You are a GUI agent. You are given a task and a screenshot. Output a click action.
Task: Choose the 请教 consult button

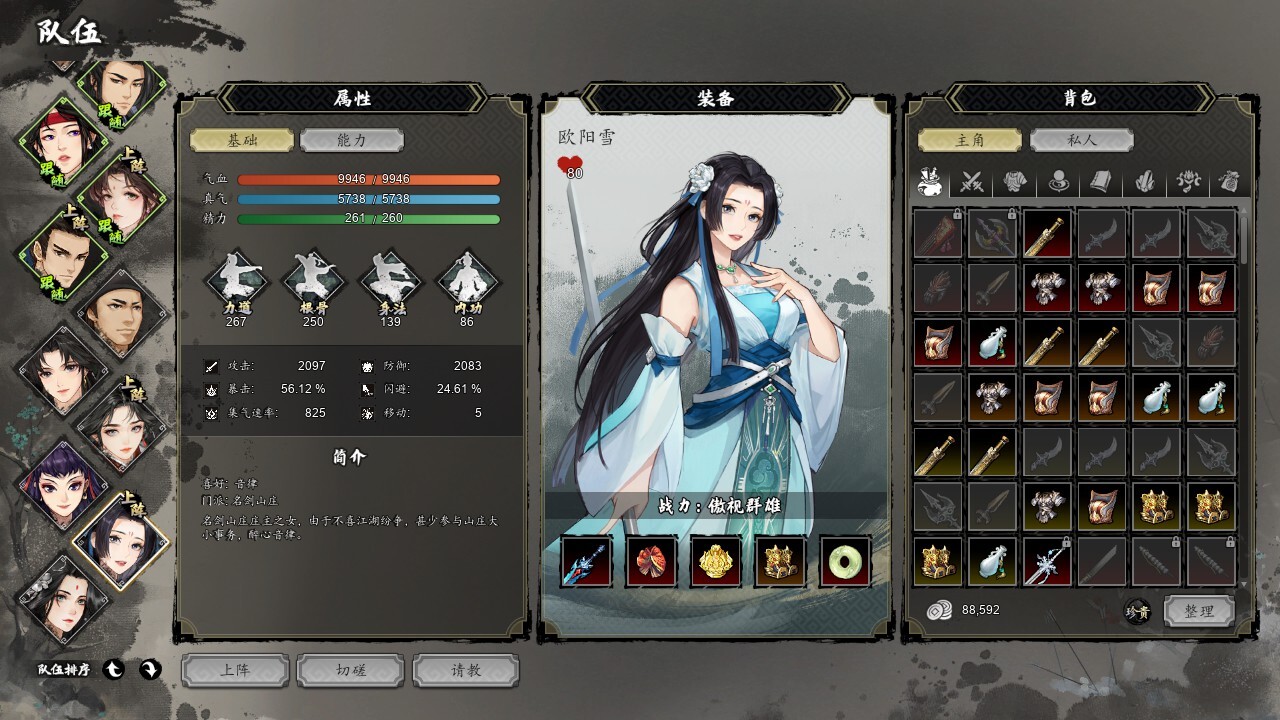[x=466, y=670]
